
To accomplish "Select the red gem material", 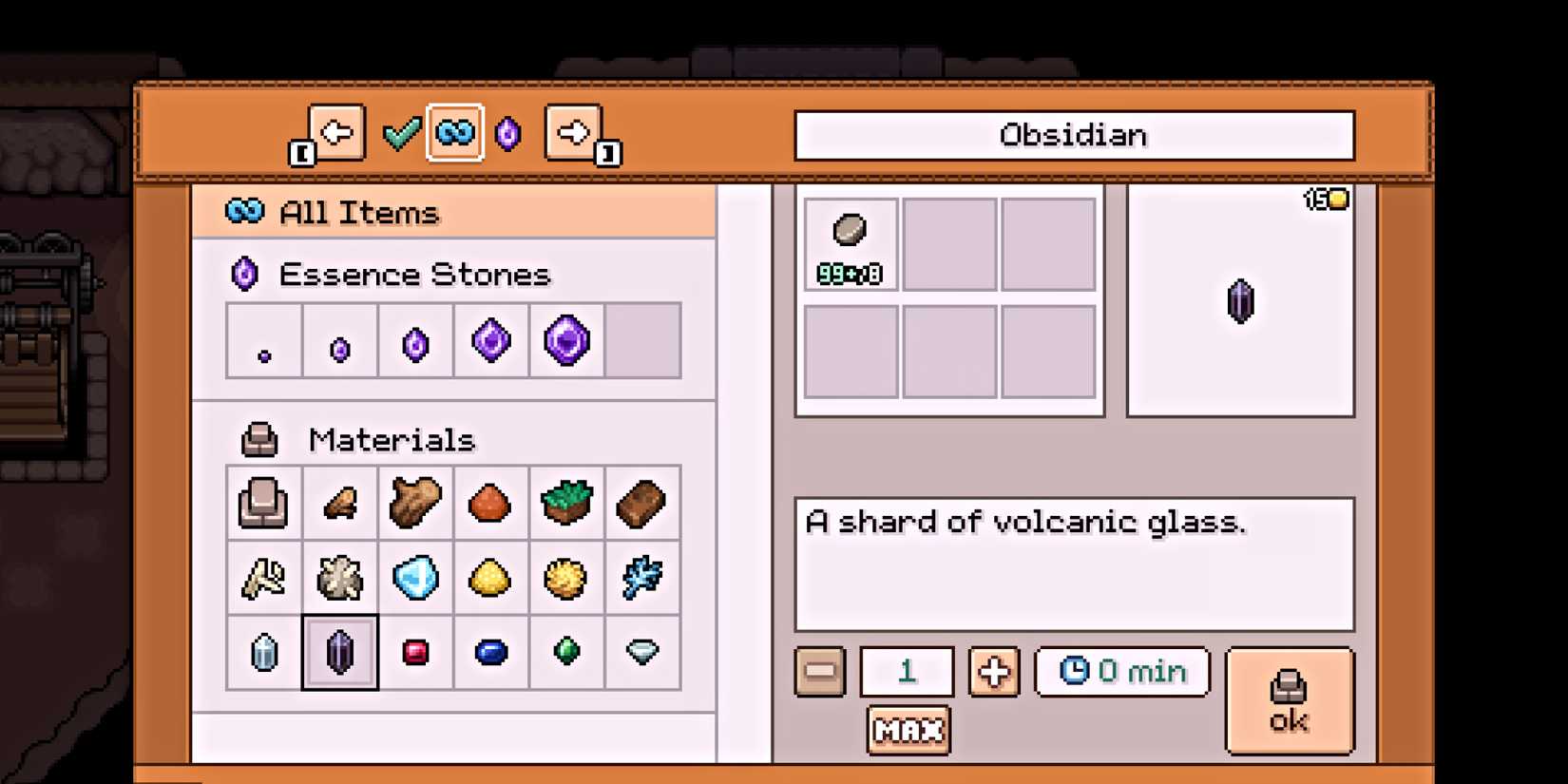I will point(415,652).
